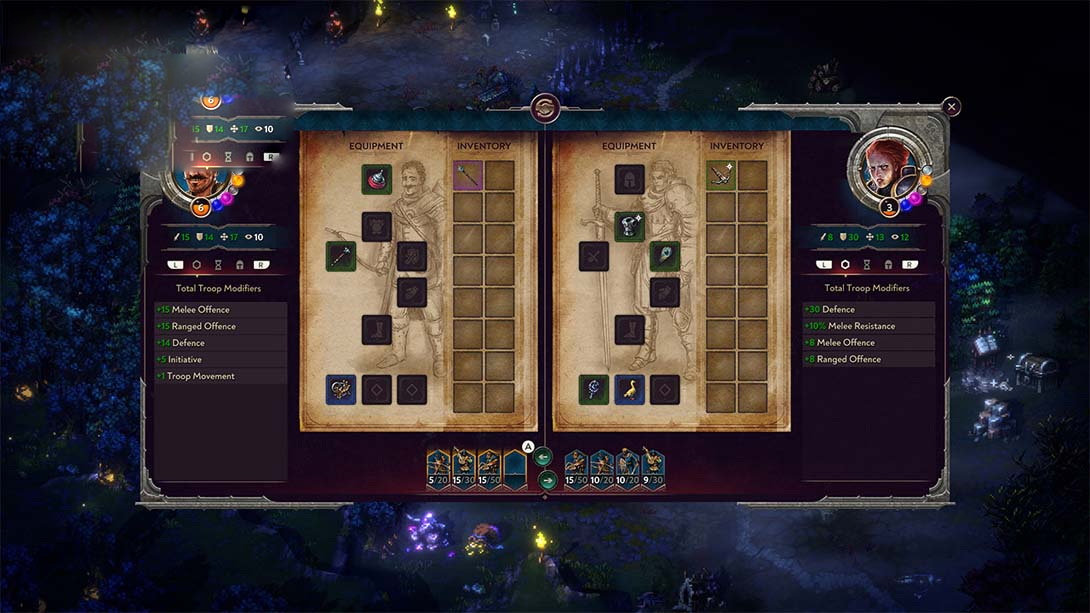Viewport: 1090px width, 613px height.
Task: Select the left hero's equipped mace weapon
Action: [x=341, y=256]
